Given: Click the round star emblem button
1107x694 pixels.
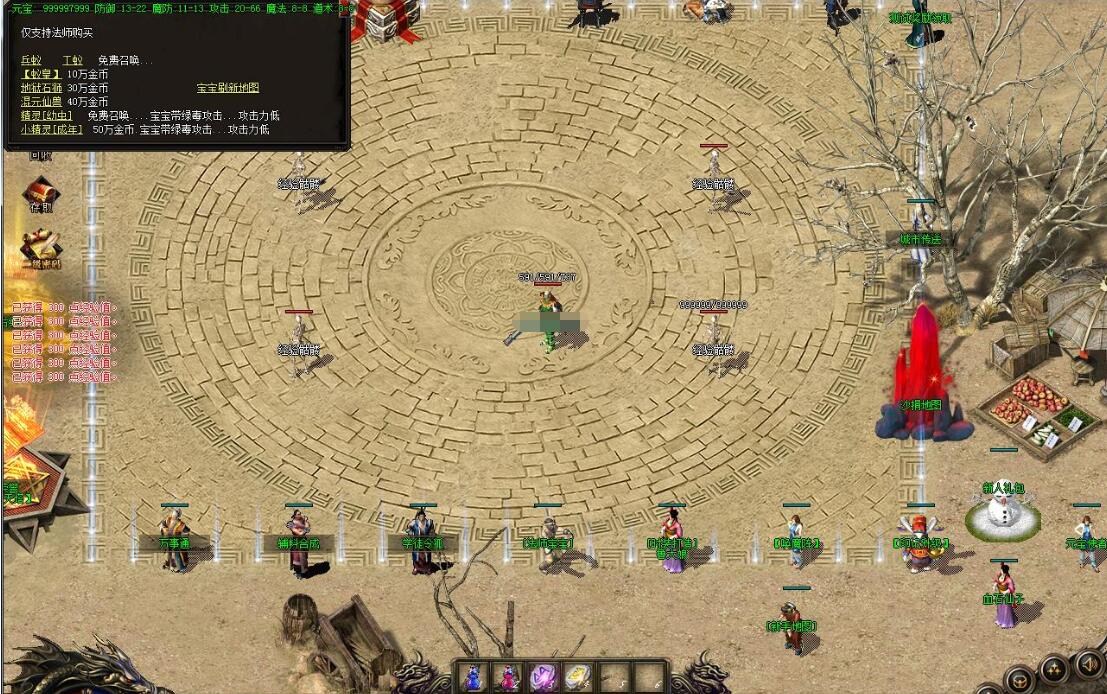Looking at the screenshot, I should coord(1052,670).
